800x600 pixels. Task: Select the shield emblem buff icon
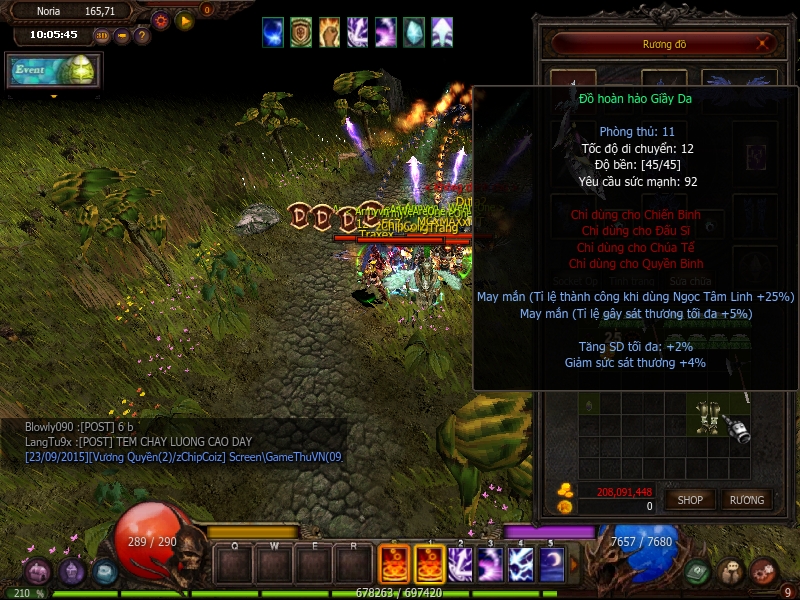[301, 32]
